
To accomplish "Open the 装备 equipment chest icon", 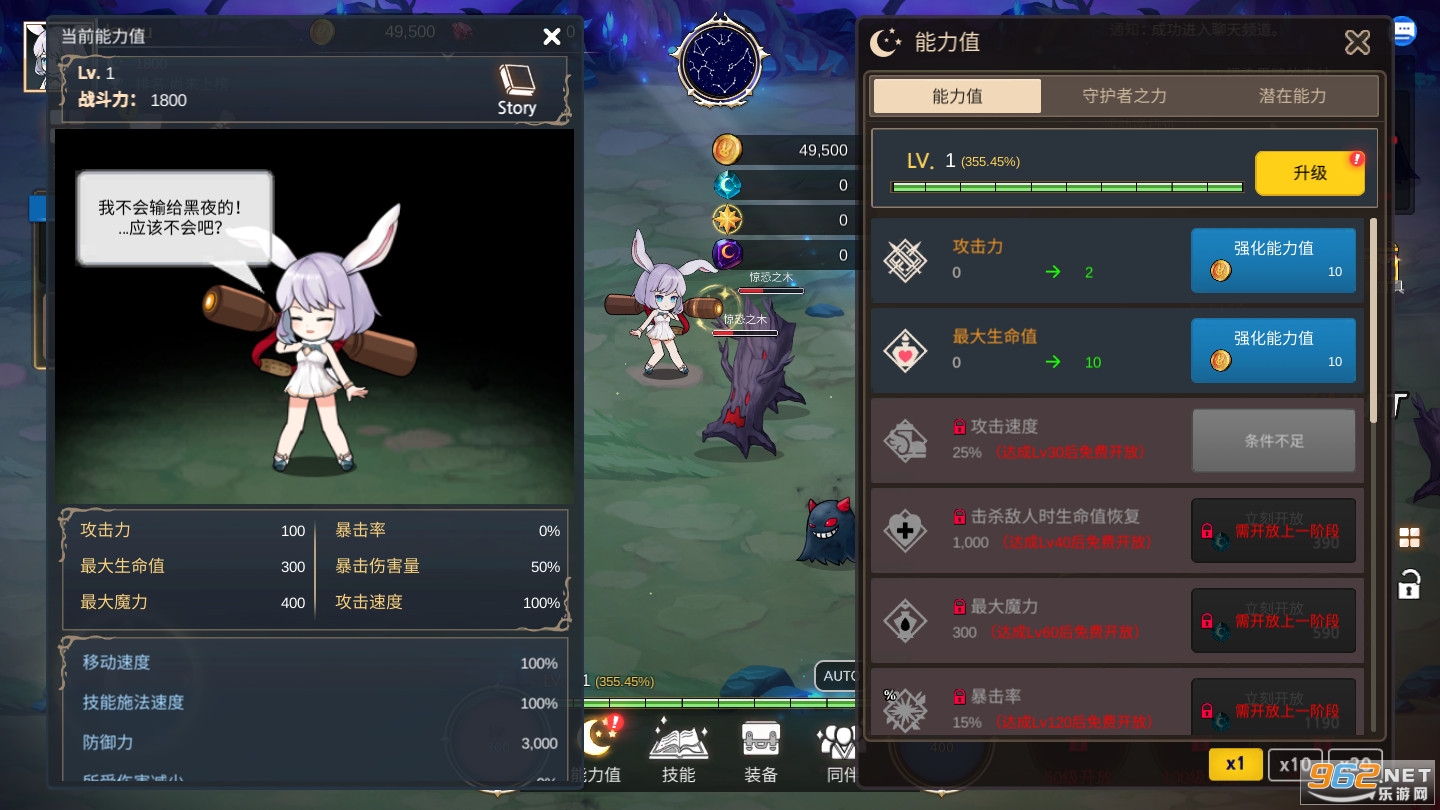I will click(x=760, y=740).
